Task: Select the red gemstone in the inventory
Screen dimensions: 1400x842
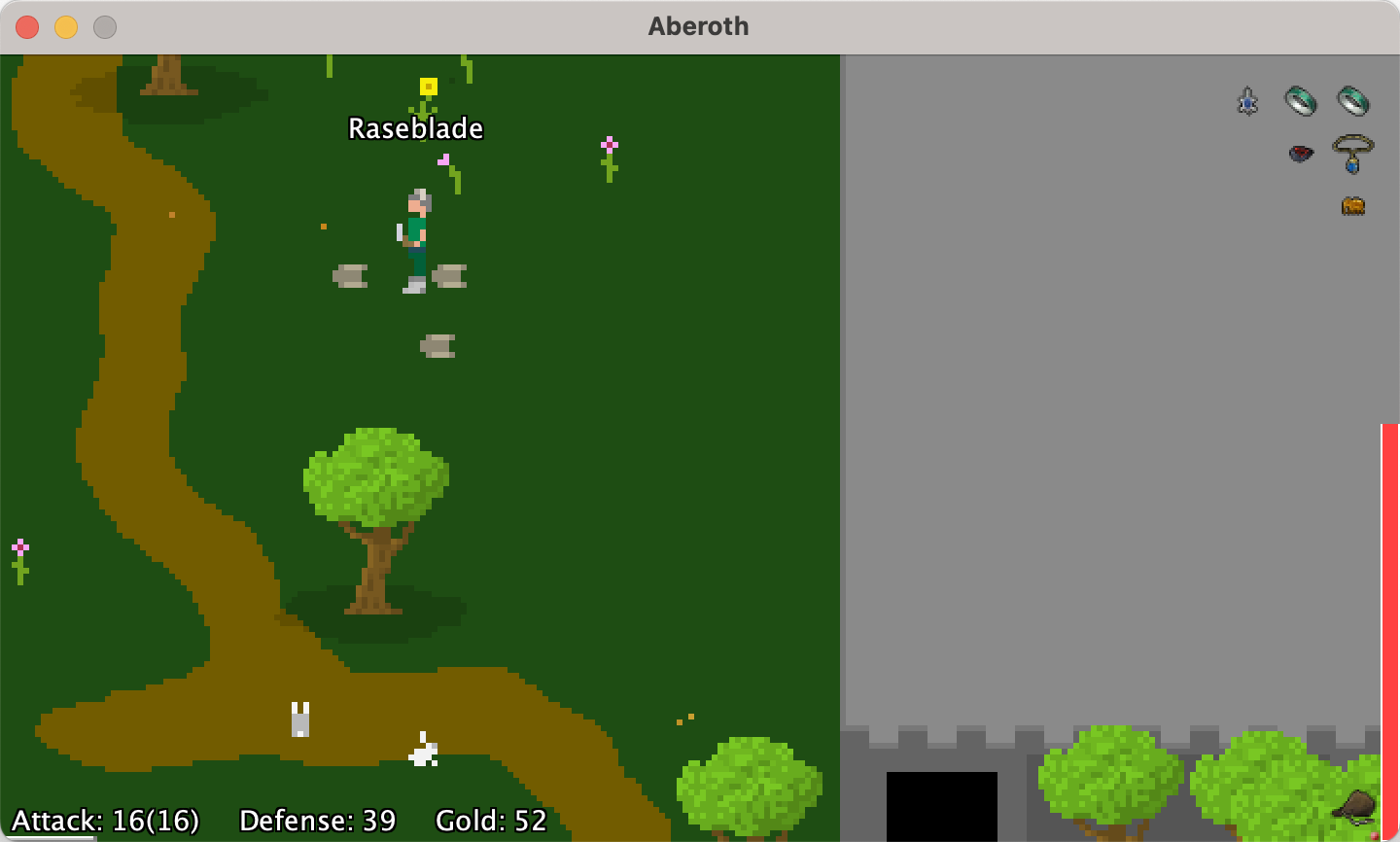Action: coord(1301,154)
